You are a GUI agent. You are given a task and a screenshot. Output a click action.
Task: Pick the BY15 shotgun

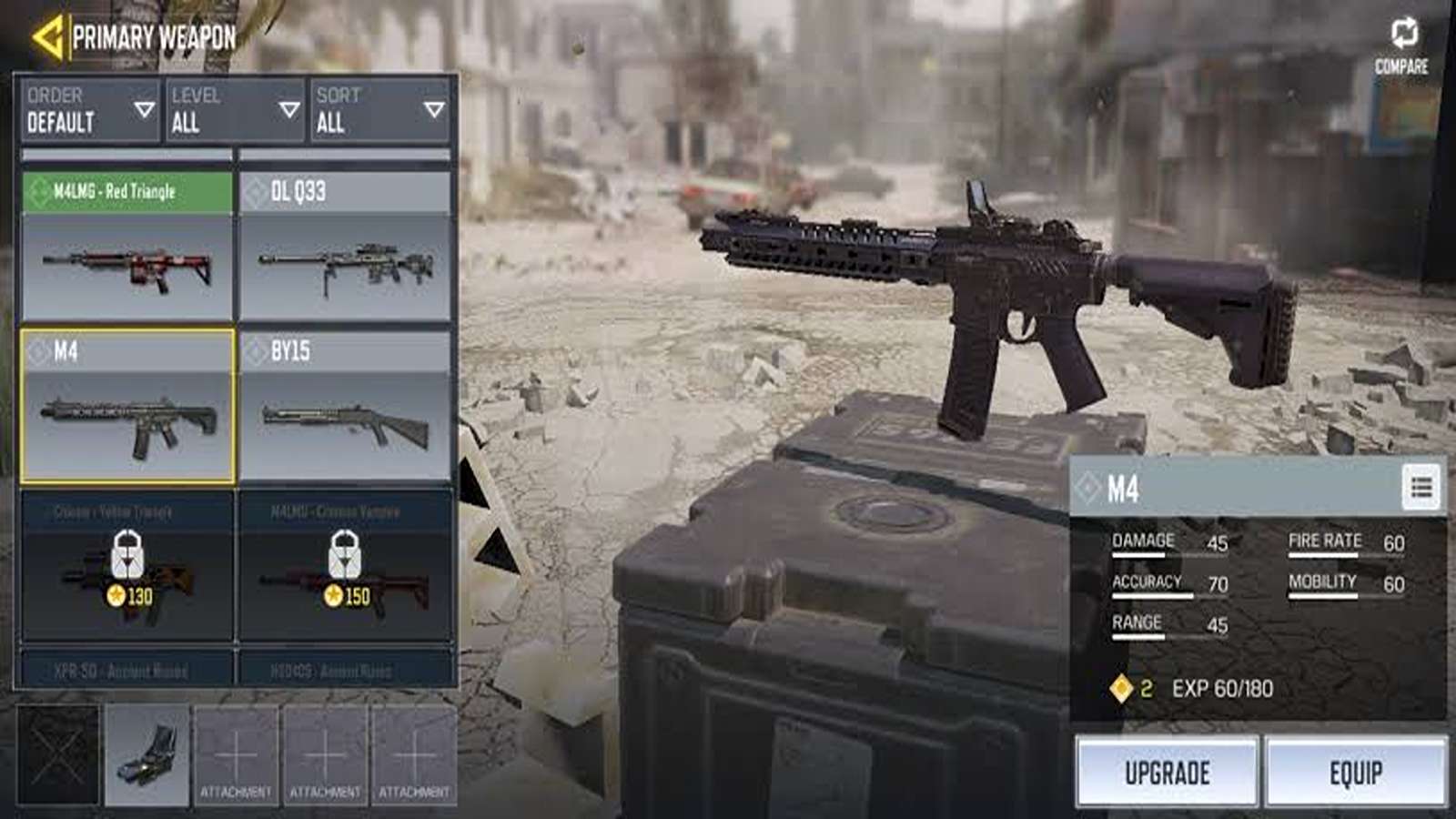click(346, 406)
